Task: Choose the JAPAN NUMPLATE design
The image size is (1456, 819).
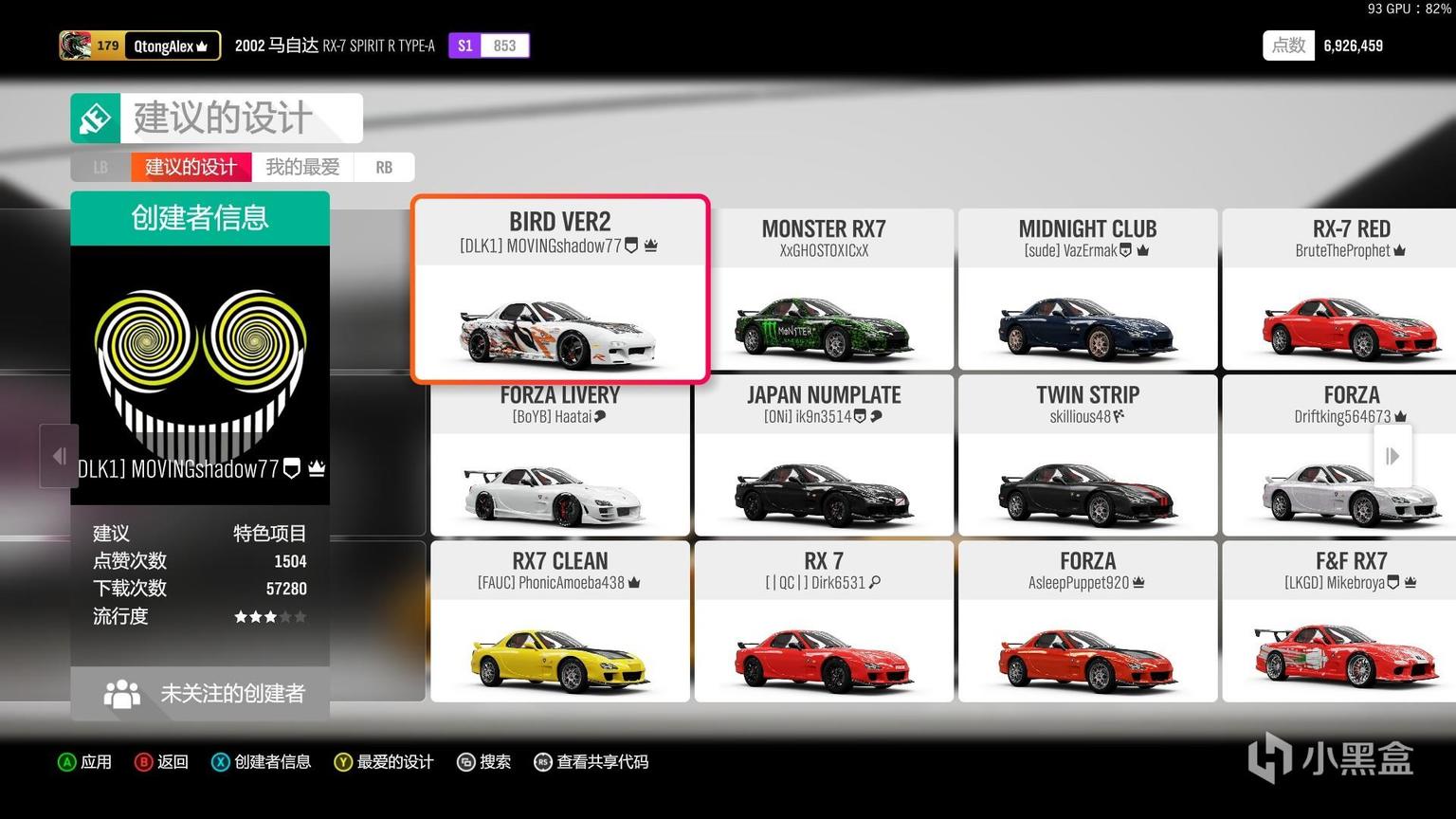Action: (x=824, y=456)
